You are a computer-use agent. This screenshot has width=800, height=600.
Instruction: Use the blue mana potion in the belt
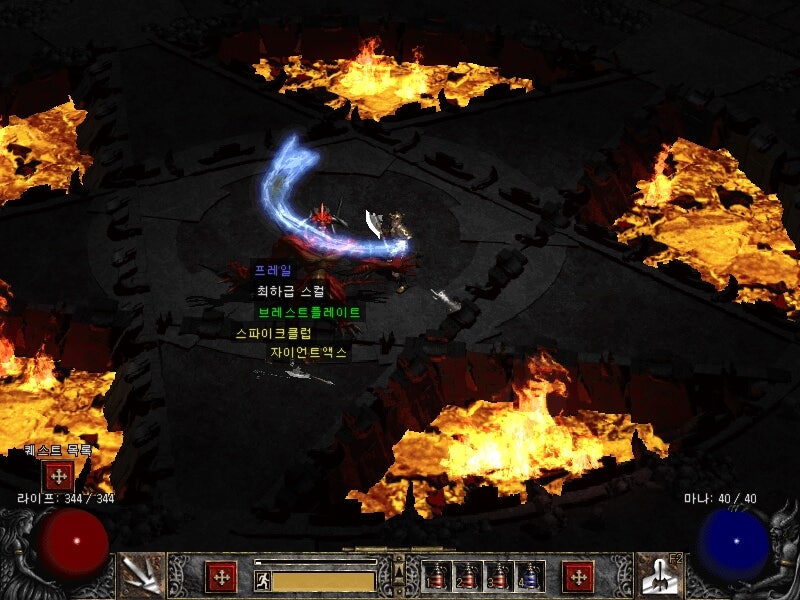point(529,576)
